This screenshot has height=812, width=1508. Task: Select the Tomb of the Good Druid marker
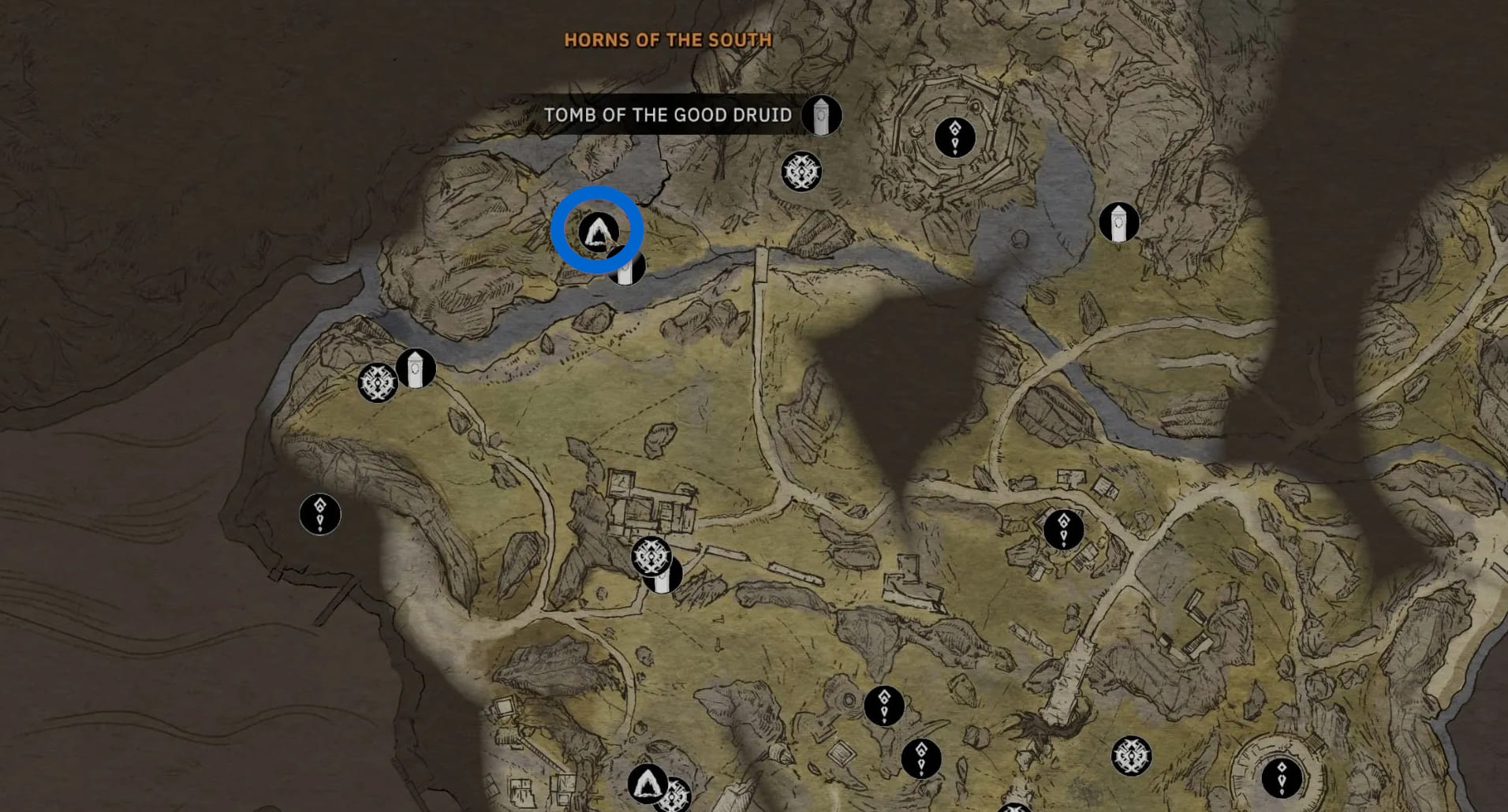click(821, 116)
